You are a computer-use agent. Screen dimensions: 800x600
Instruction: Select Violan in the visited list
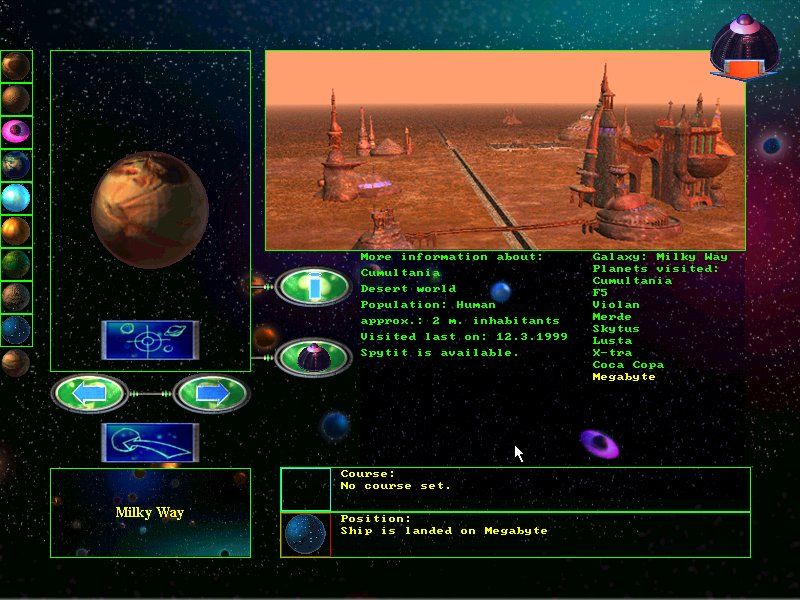[616, 305]
